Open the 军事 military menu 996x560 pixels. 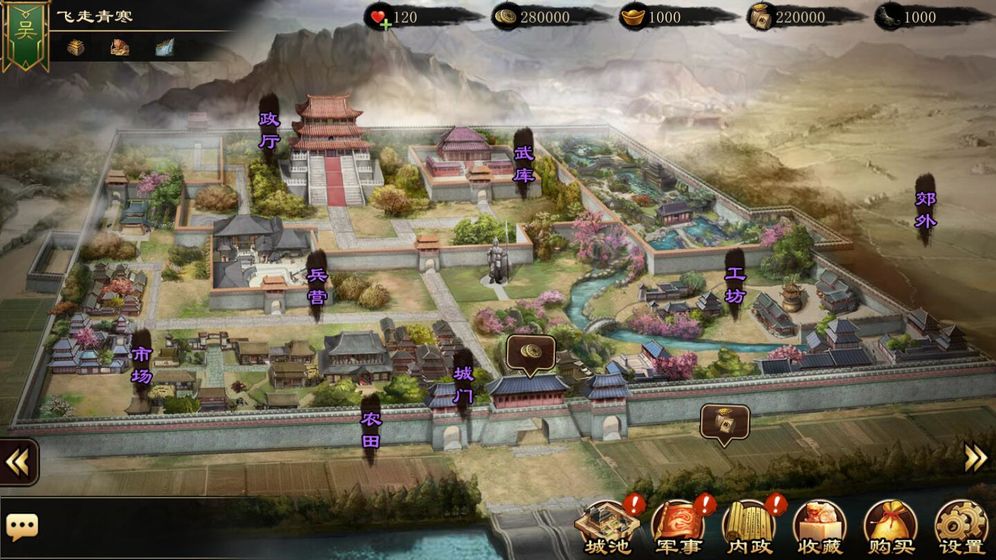(678, 526)
